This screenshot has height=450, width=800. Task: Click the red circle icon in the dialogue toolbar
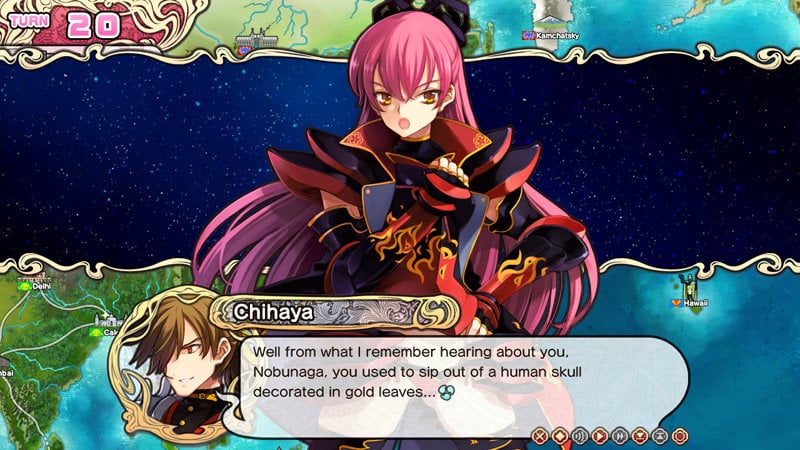[x=680, y=435]
